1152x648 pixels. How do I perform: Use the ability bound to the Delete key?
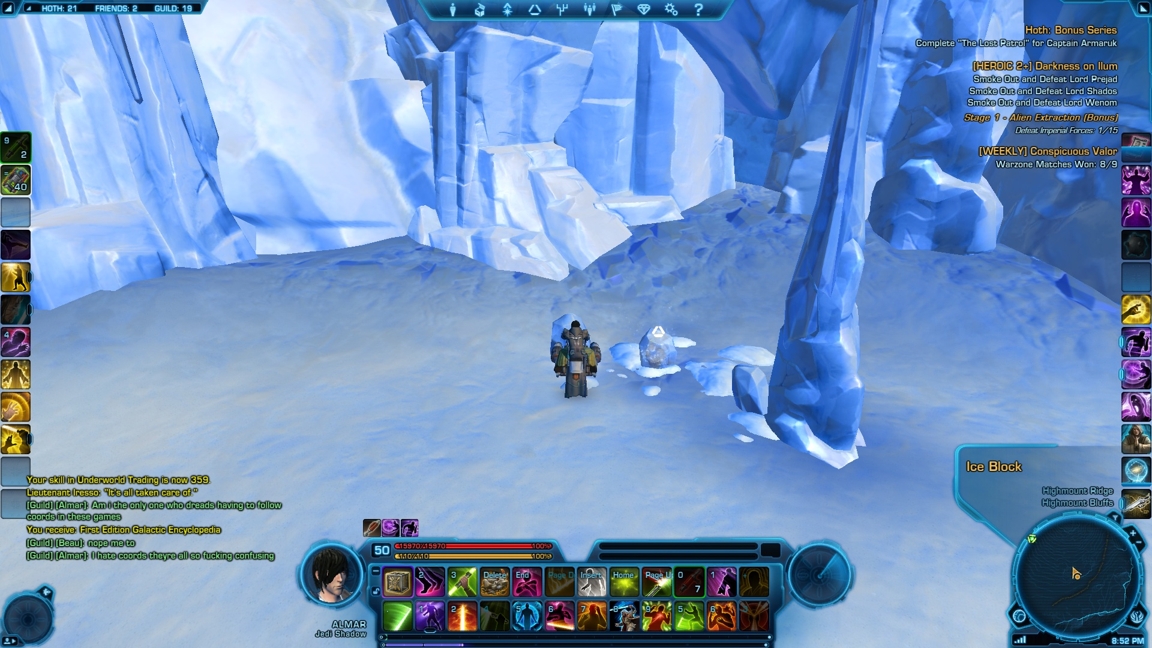[494, 582]
